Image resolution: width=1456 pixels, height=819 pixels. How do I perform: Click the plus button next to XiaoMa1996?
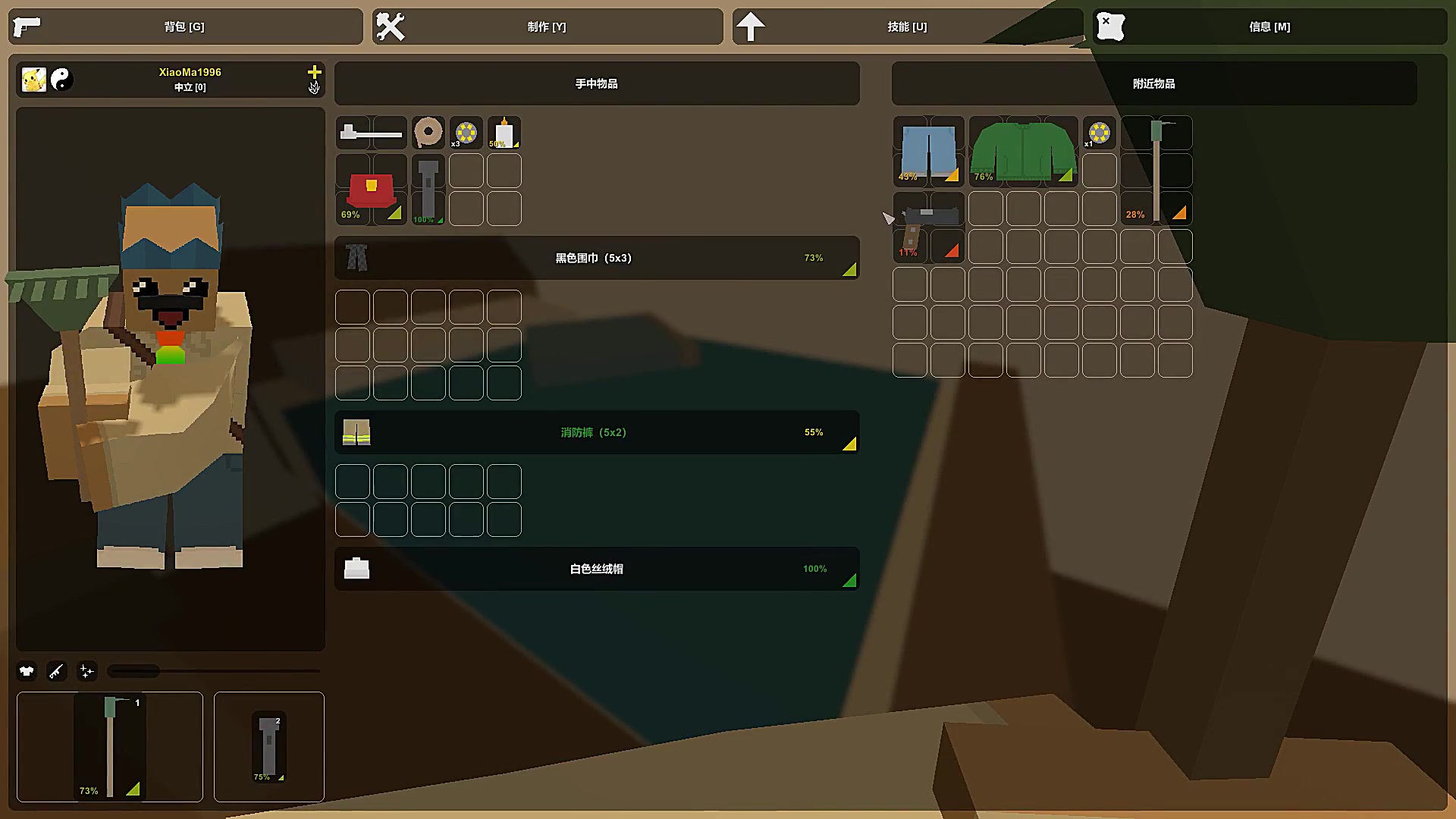[314, 72]
